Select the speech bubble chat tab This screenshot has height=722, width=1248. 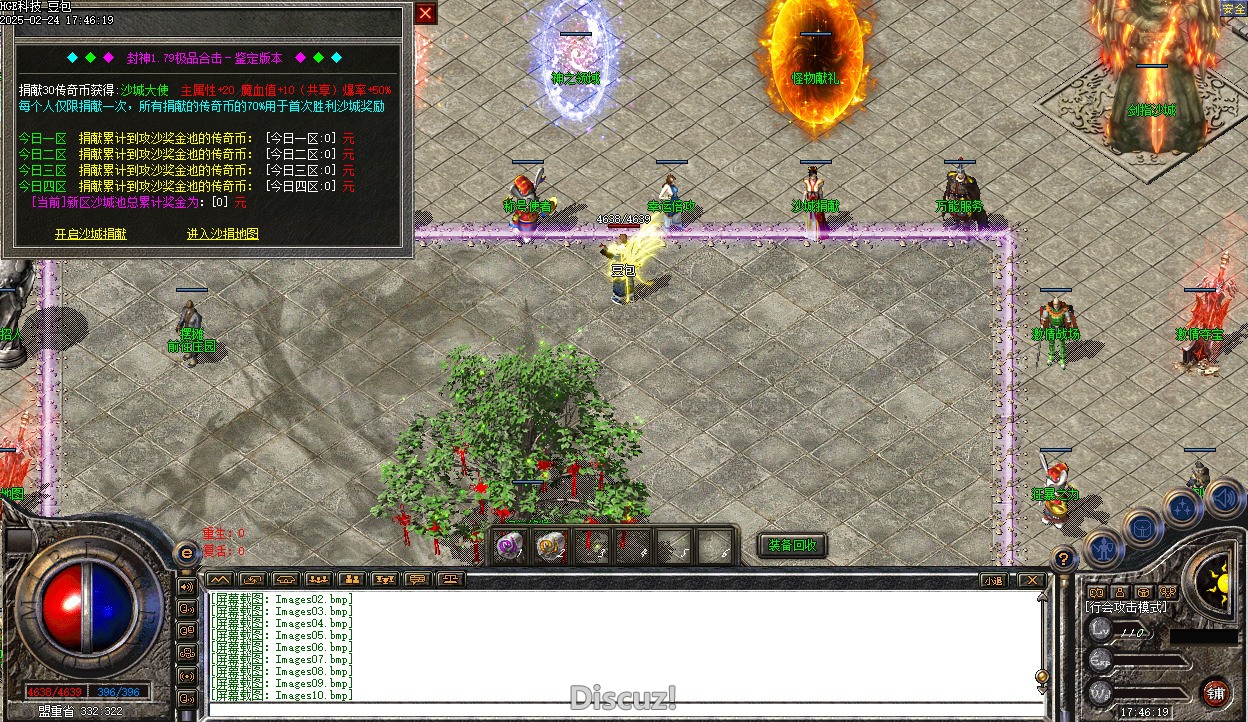[x=418, y=580]
